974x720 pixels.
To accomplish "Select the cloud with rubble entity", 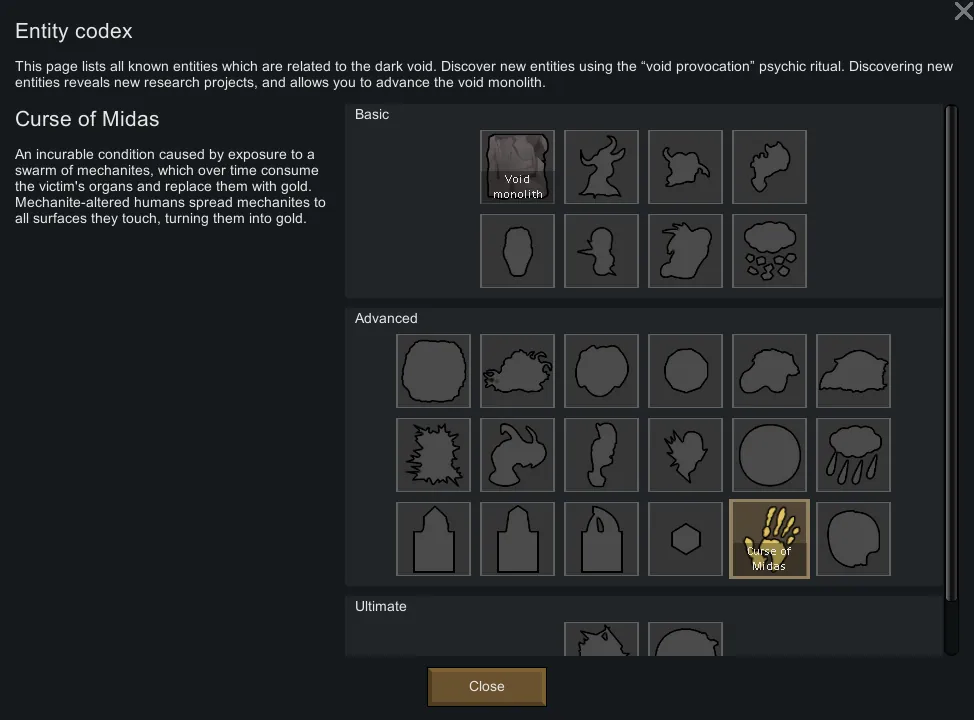I will [769, 251].
